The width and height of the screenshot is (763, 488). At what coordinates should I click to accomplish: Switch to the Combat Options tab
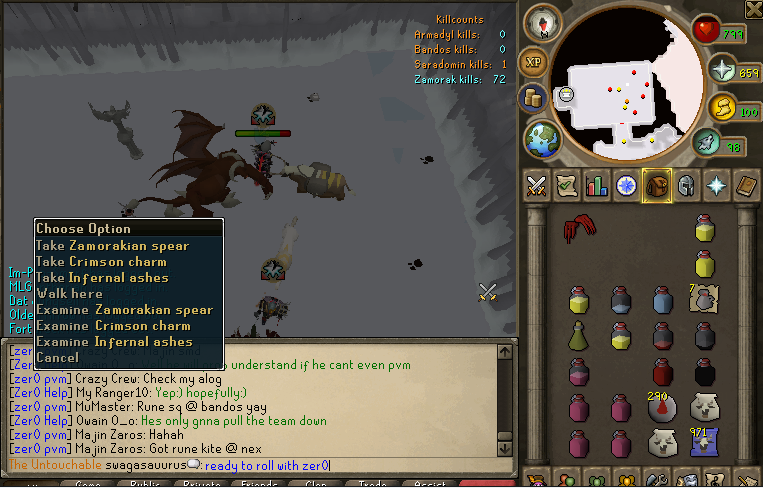[537, 185]
